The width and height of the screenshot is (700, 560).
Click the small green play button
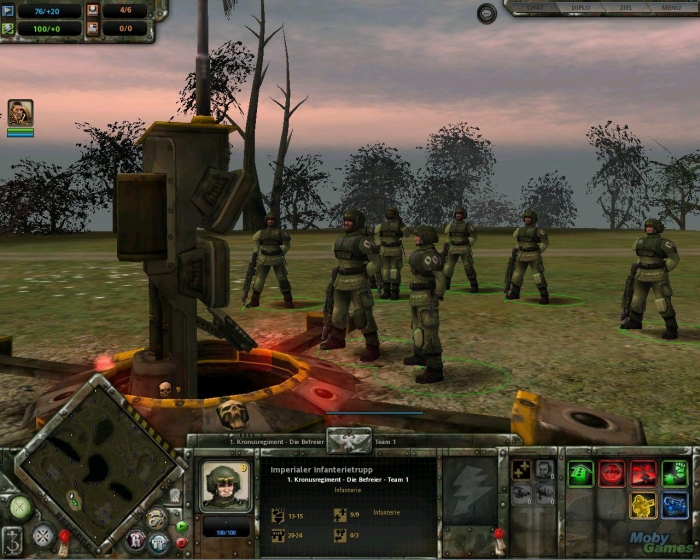tap(181, 526)
